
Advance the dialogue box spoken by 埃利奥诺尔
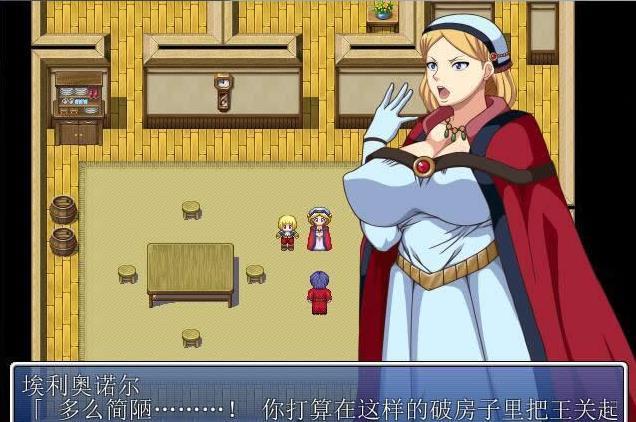pos(318,395)
